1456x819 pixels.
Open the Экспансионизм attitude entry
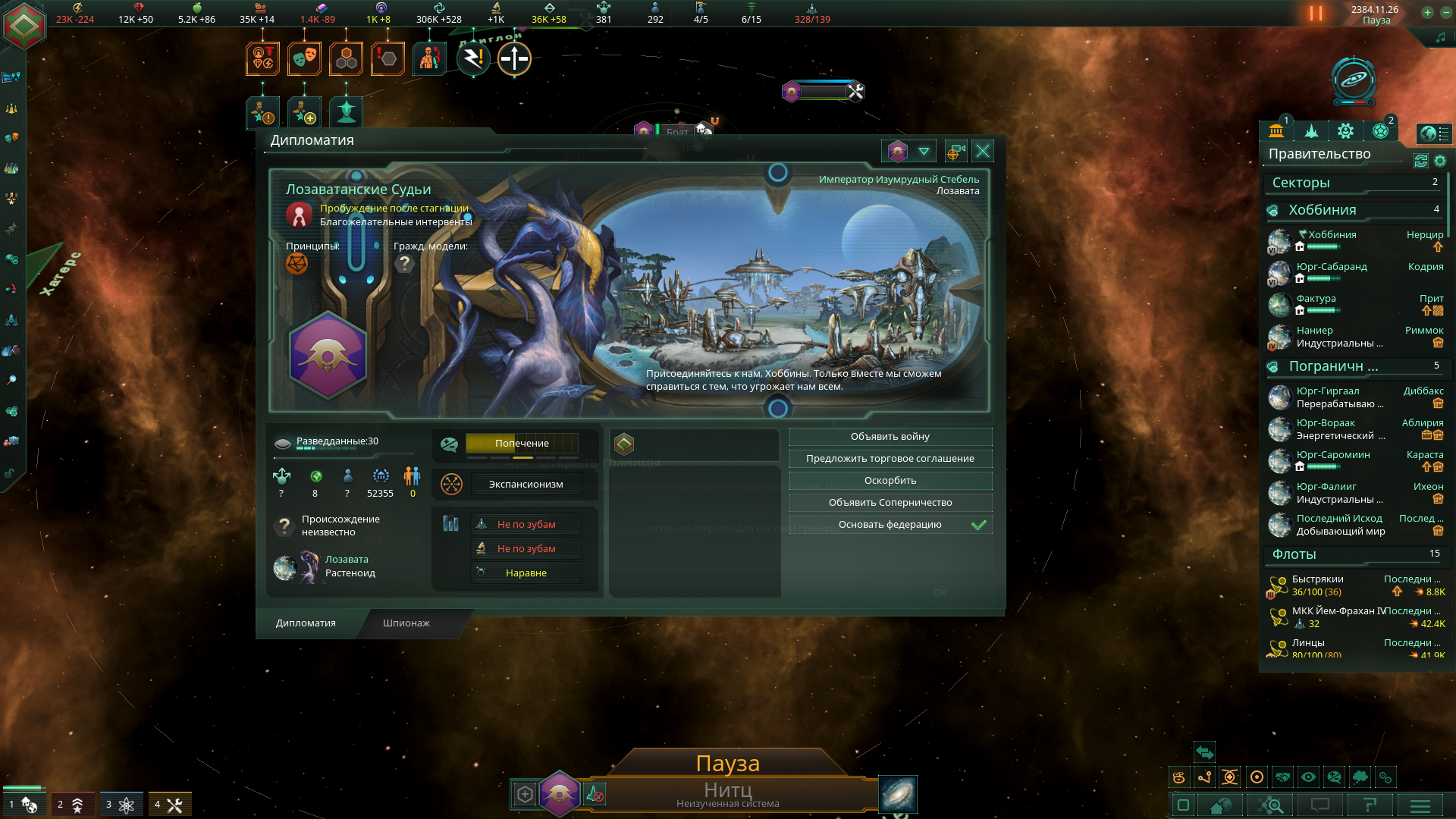click(526, 485)
